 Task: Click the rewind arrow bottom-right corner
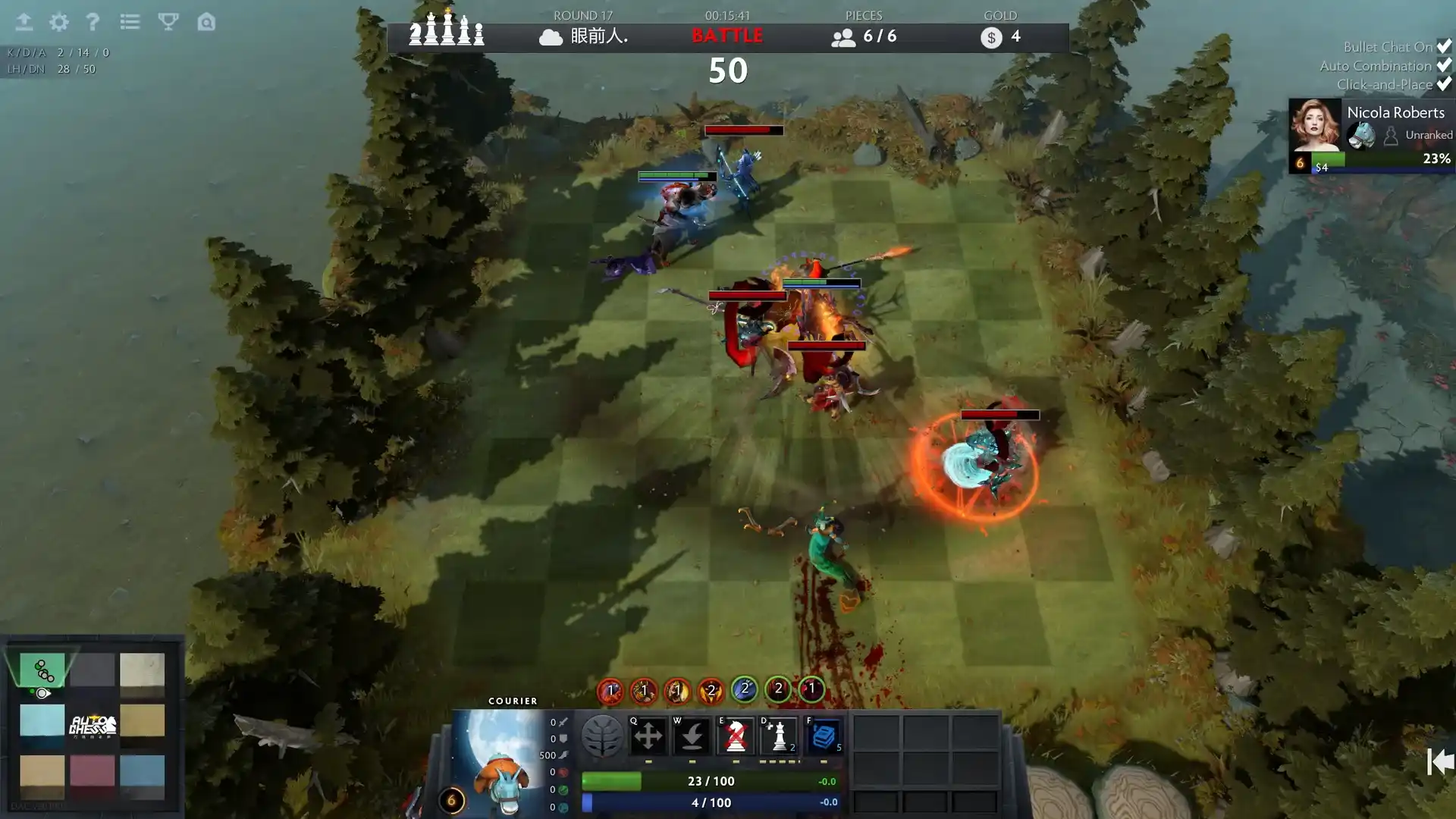pos(1438,758)
